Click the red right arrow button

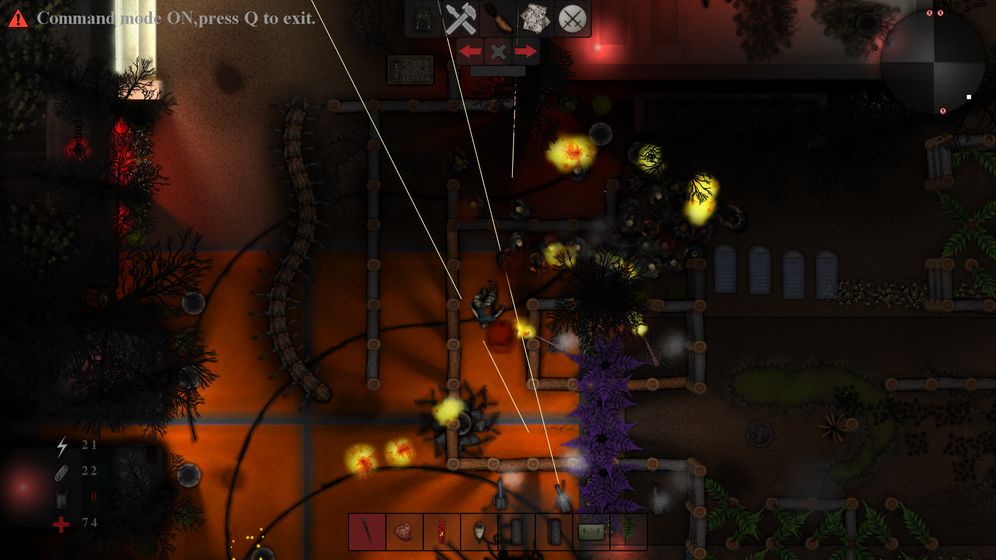pyautogui.click(x=526, y=51)
